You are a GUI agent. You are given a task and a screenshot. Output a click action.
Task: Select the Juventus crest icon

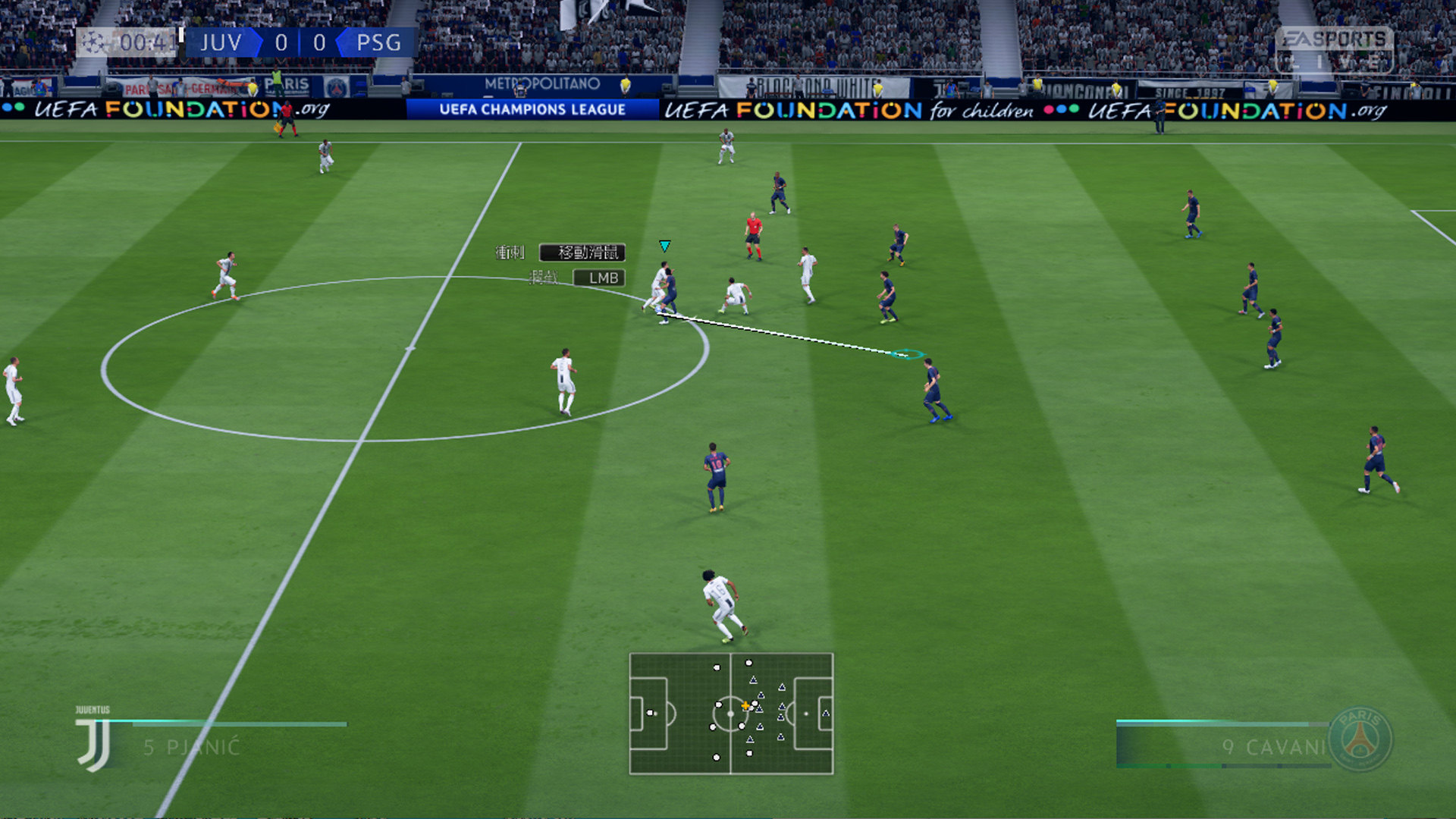(x=94, y=743)
